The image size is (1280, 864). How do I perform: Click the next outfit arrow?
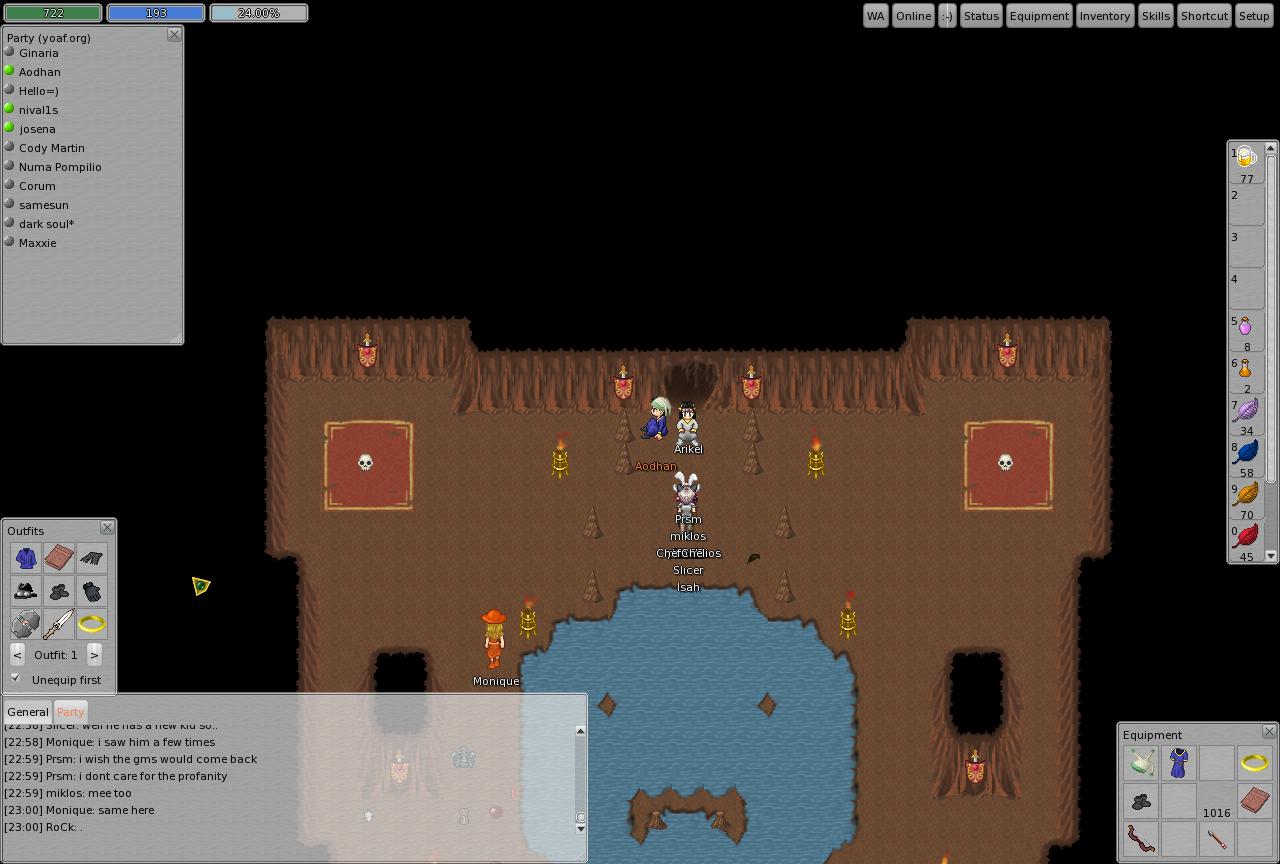95,655
